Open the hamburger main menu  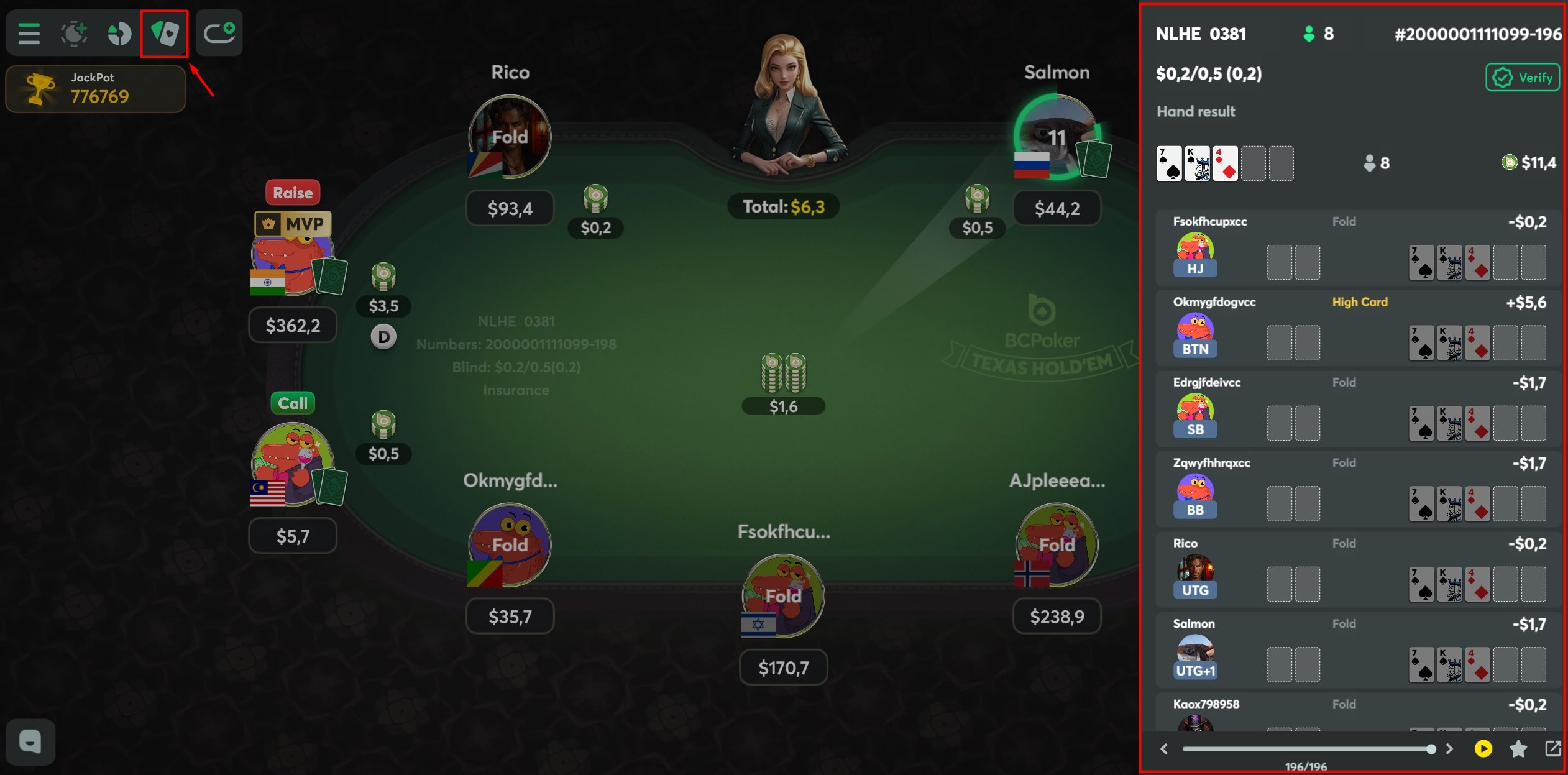coord(29,34)
